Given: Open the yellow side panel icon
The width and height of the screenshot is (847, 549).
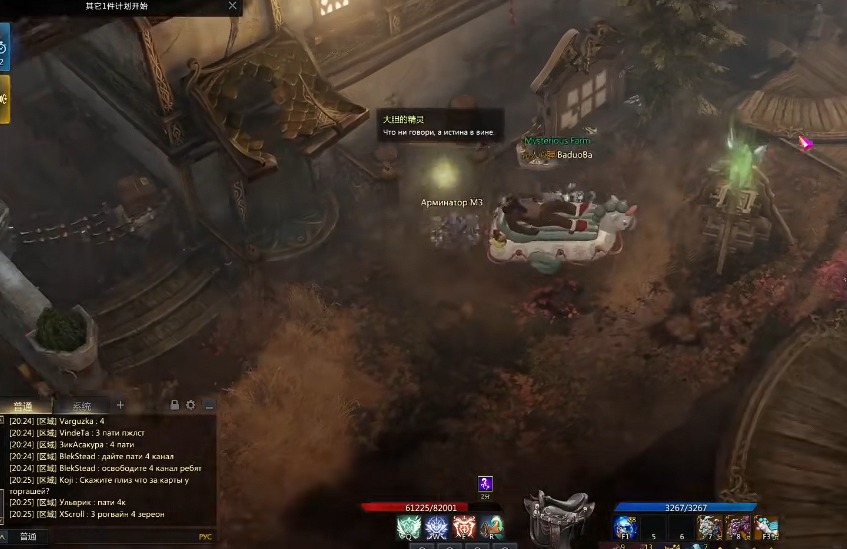Looking at the screenshot, I should (x=4, y=99).
